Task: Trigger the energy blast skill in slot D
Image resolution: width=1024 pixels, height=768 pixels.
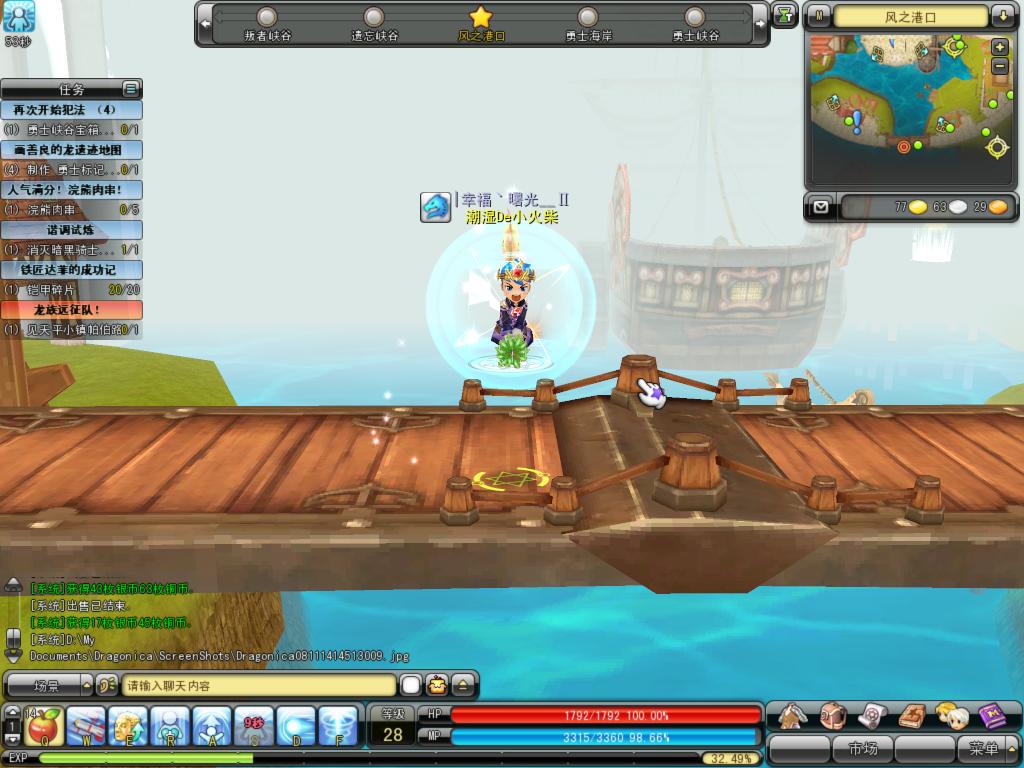Action: [x=296, y=726]
